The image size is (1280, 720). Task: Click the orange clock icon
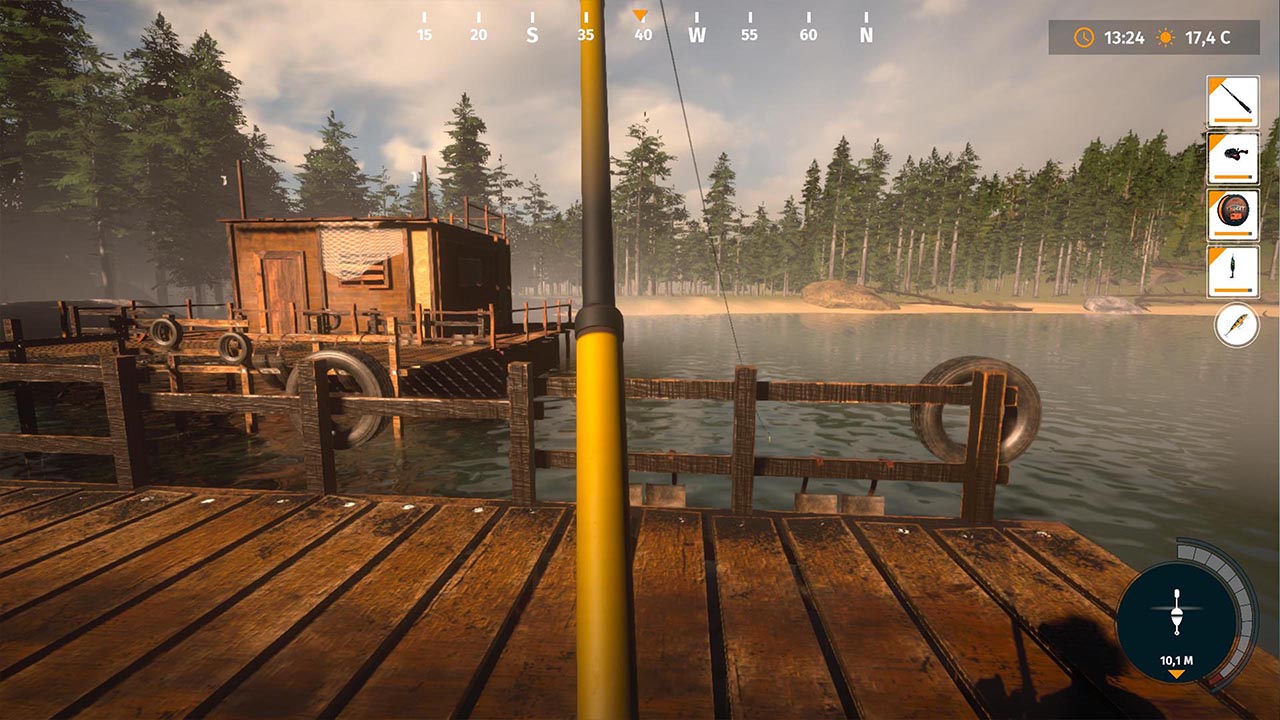[1082, 38]
